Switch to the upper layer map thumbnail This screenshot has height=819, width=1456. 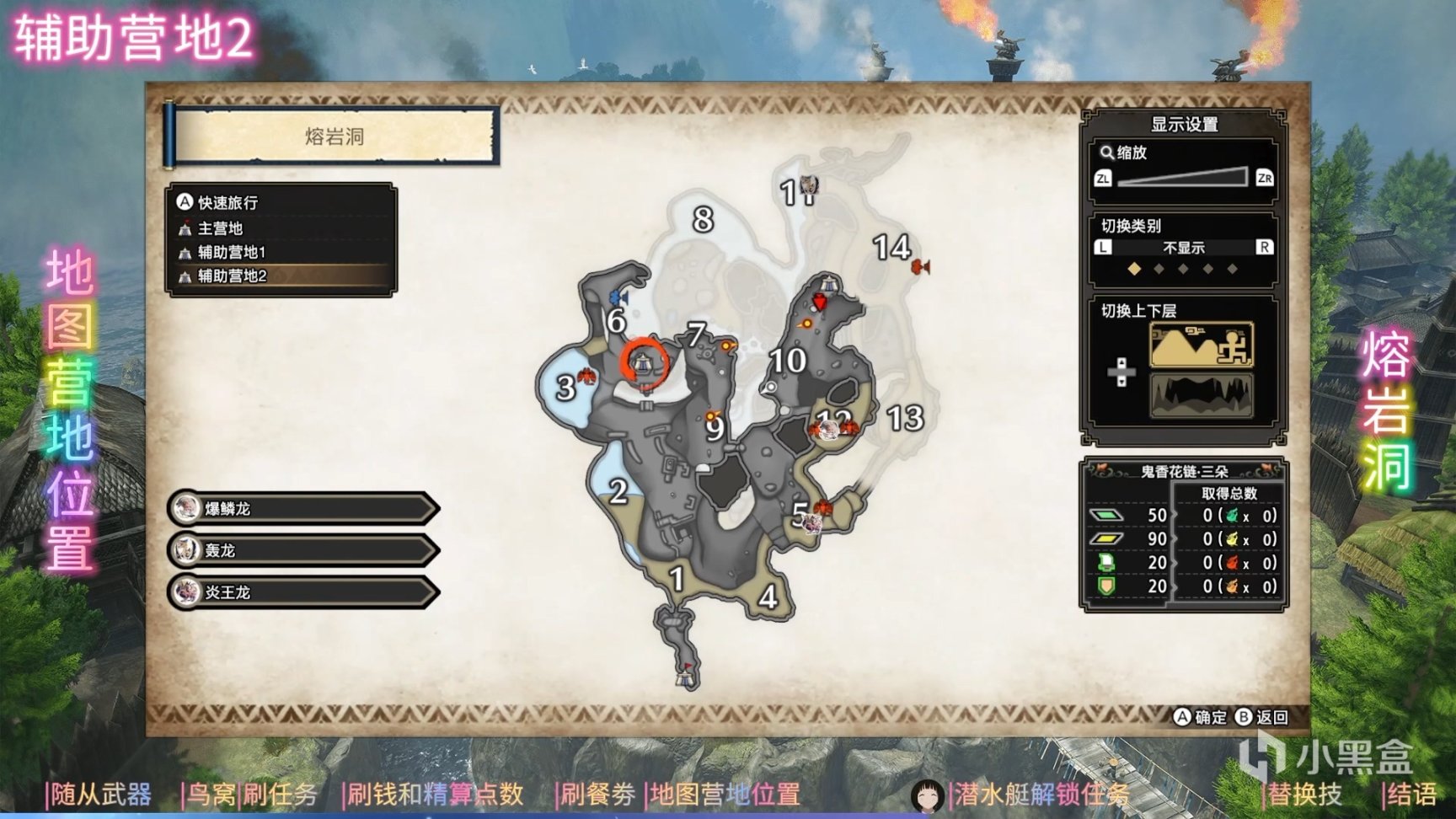pyautogui.click(x=1201, y=345)
